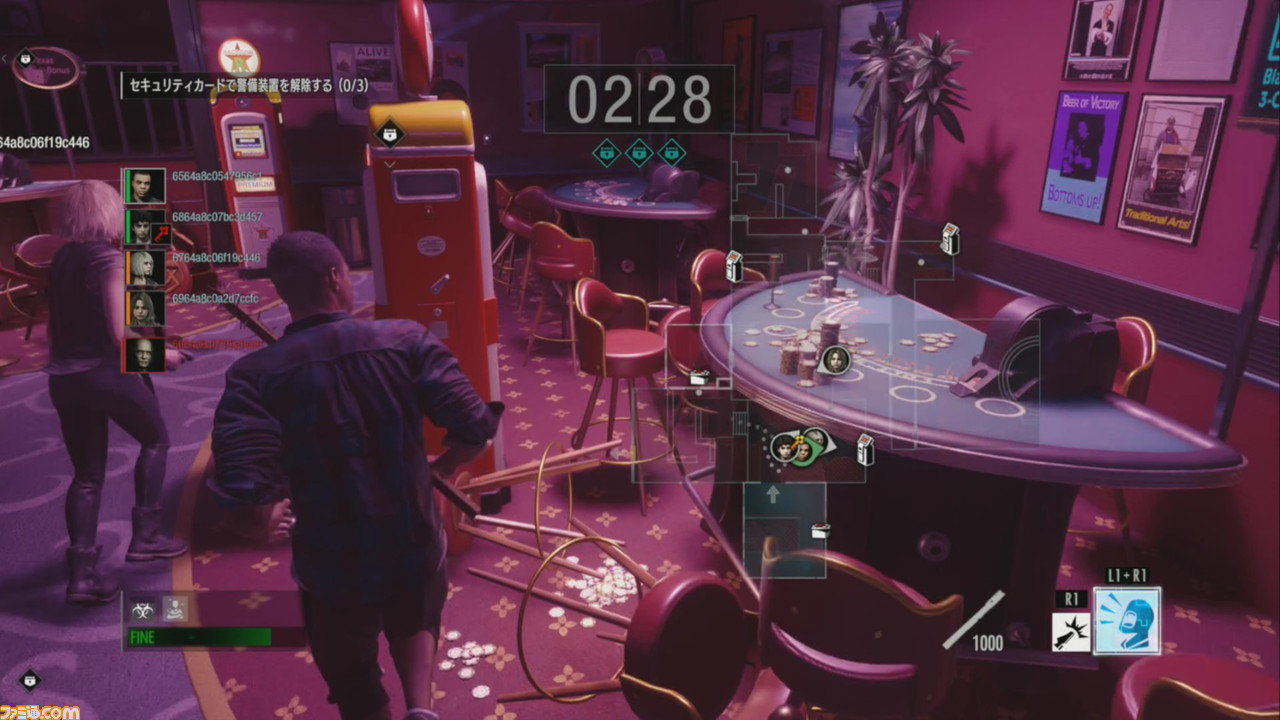Click the diamond marker on the yellow-topped machine
The image size is (1280, 720).
point(388,136)
